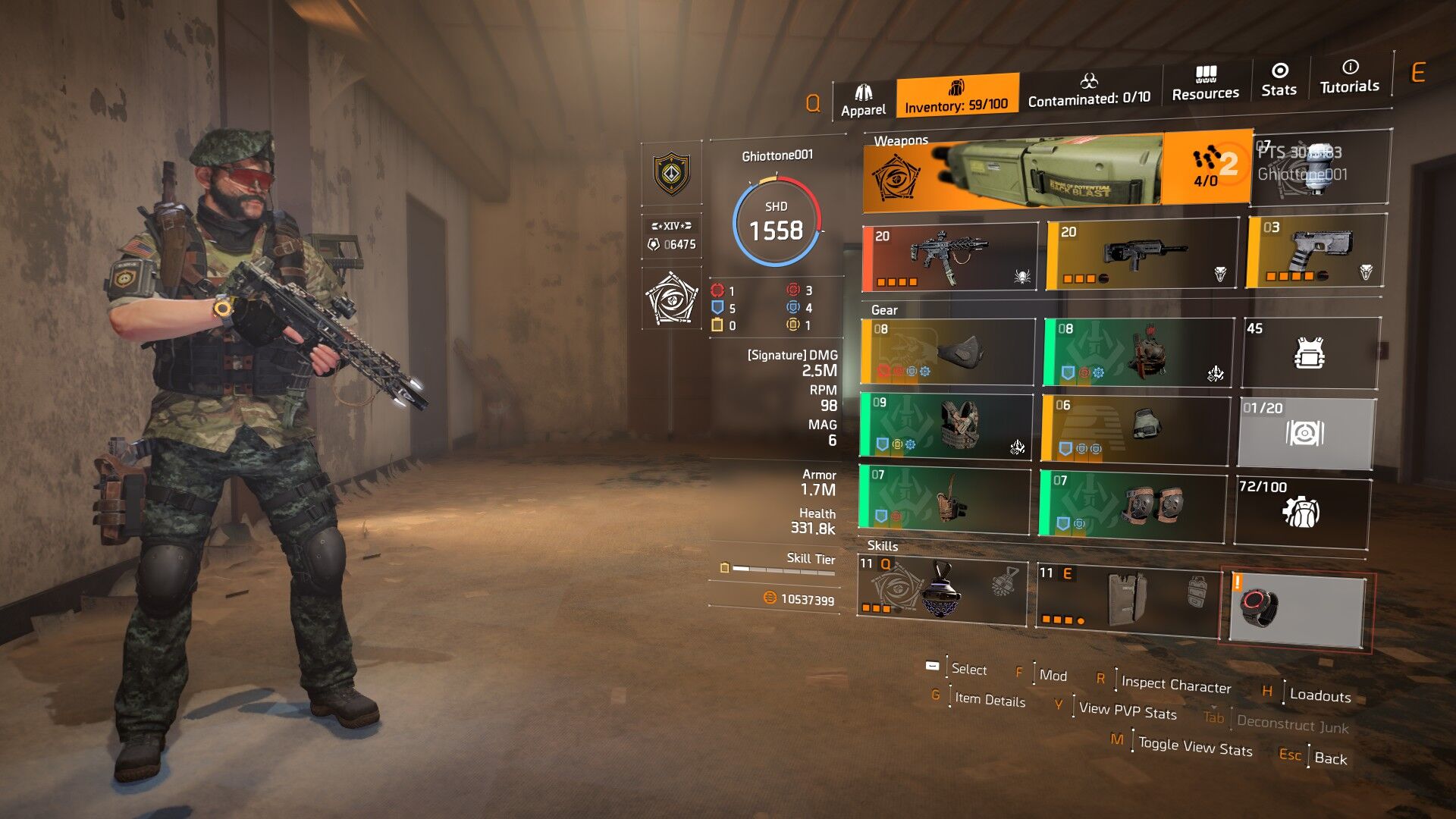1456x819 pixels.
Task: Open the Stats tab
Action: 1279,80
